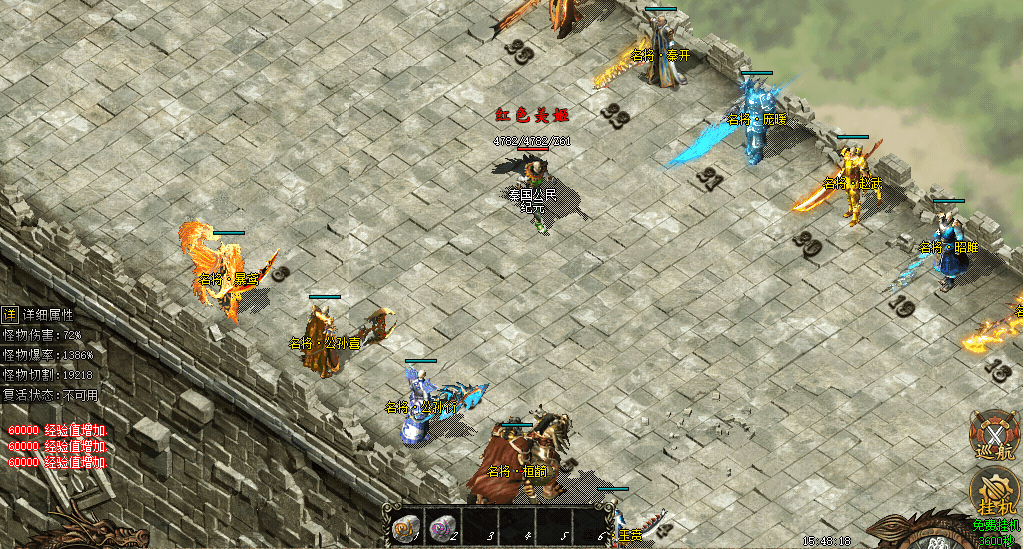Use the orange spiral stone in slot 1
Viewport: 1024px width, 549px height.
click(406, 527)
